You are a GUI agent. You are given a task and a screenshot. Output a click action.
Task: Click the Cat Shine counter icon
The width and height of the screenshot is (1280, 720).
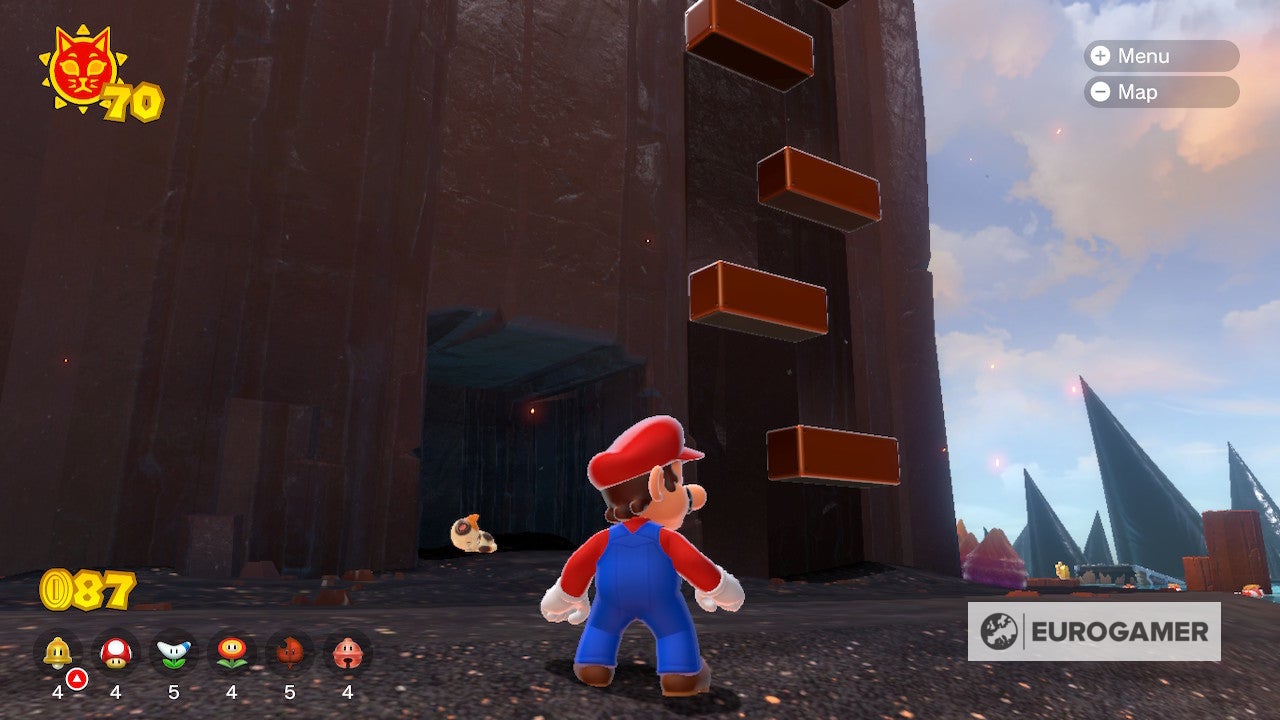(x=83, y=68)
